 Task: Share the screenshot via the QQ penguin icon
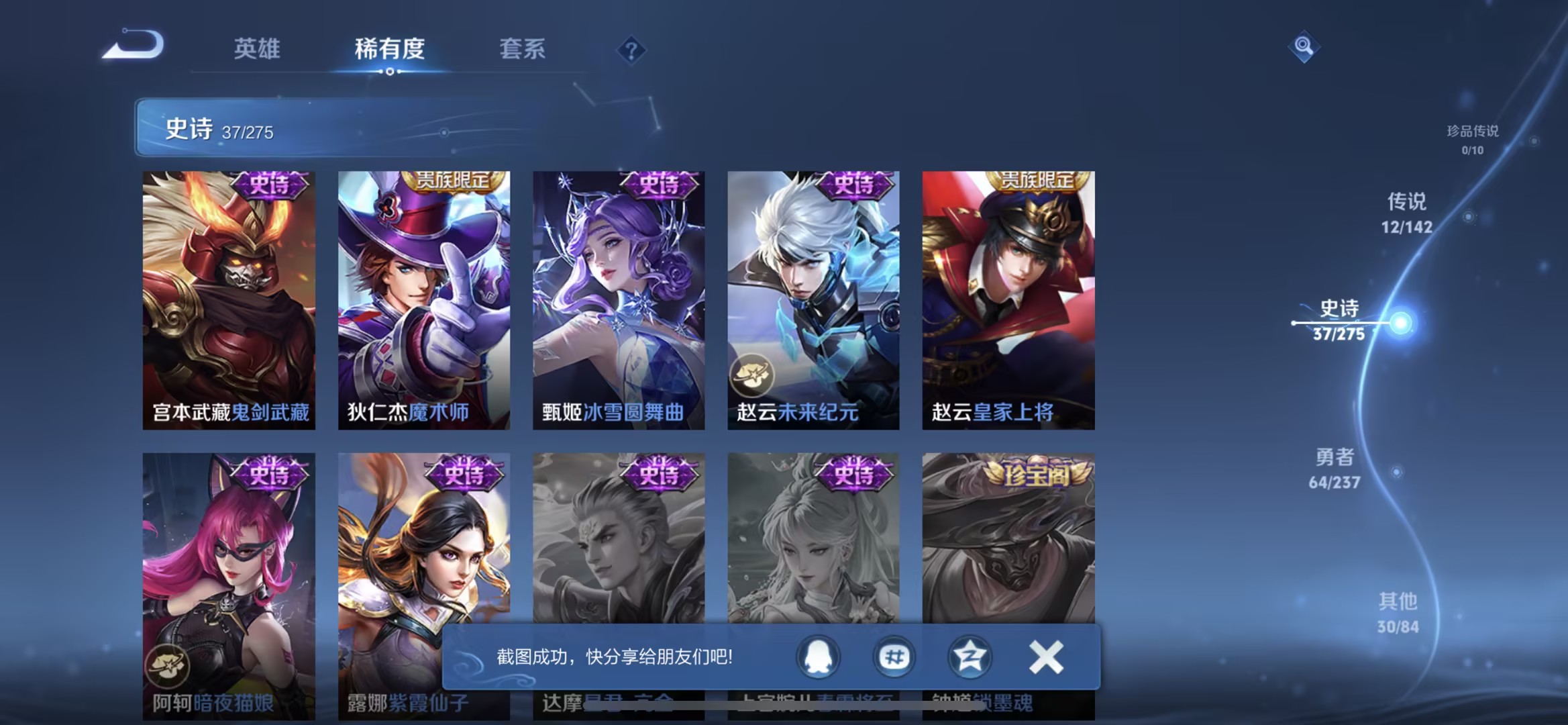tap(817, 658)
